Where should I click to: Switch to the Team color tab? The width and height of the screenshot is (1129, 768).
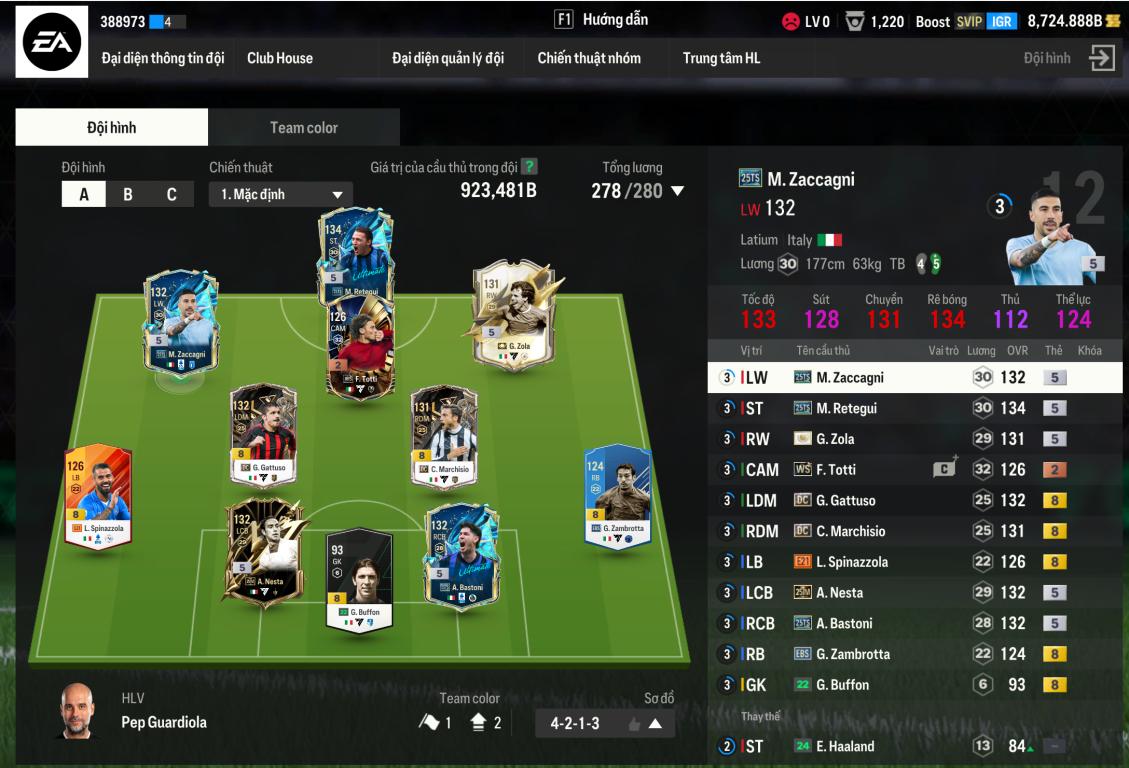coord(303,128)
